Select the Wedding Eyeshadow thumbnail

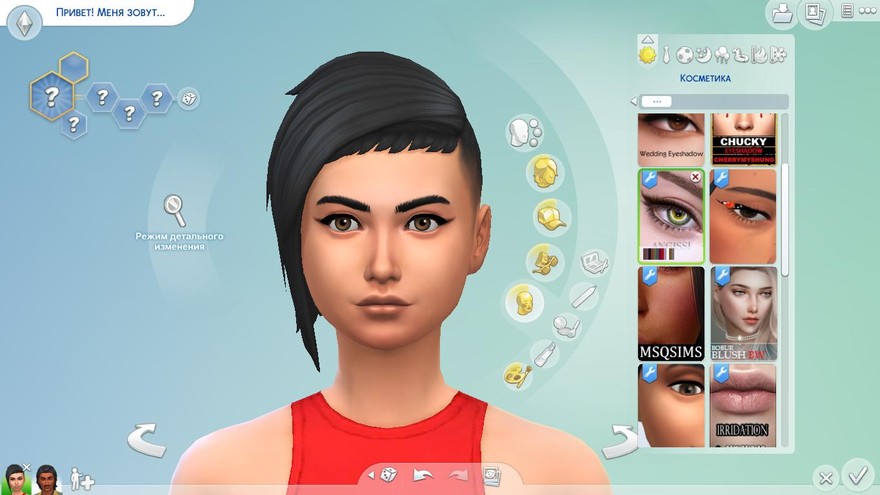[x=671, y=139]
